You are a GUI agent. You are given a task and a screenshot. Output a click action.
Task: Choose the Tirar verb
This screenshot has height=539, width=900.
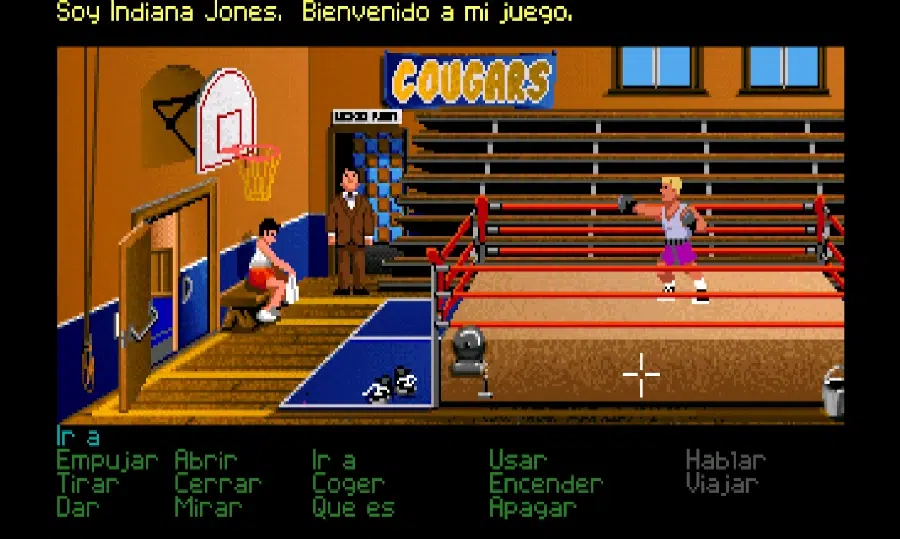88,485
